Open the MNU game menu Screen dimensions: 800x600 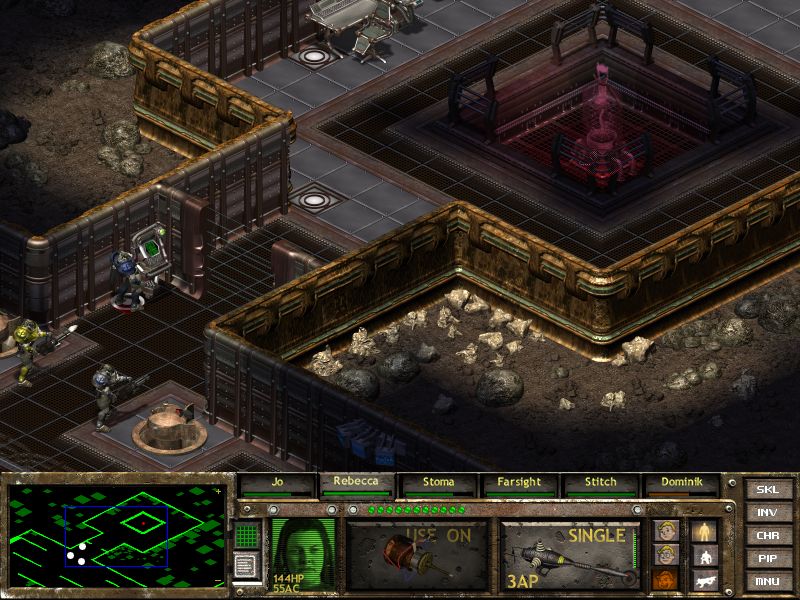[767, 581]
